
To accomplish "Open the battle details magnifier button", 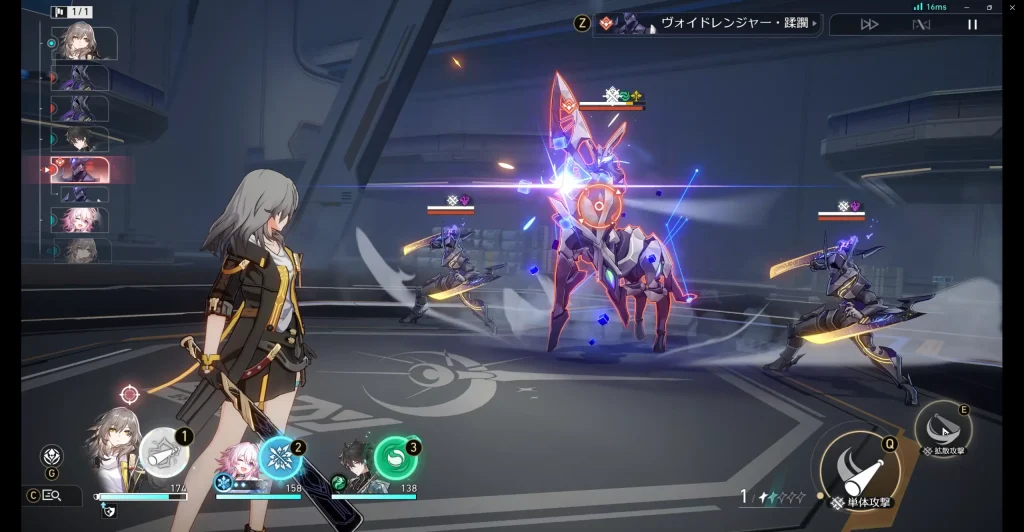I will pyautogui.click(x=51, y=495).
